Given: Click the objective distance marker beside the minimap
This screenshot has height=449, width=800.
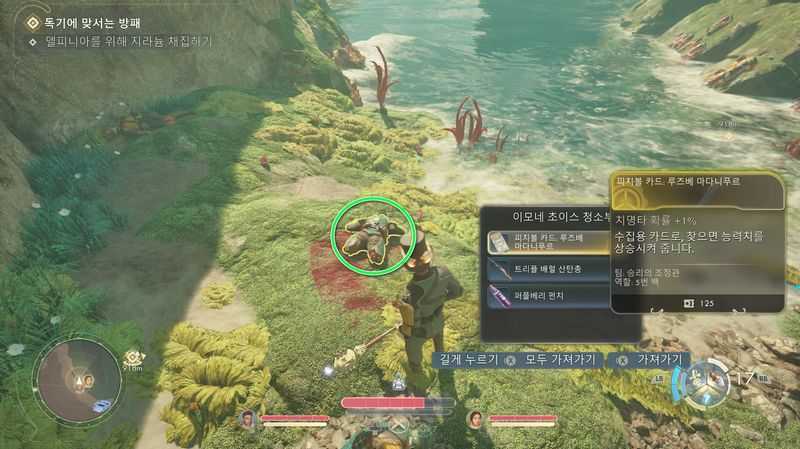Looking at the screenshot, I should pyautogui.click(x=132, y=359).
